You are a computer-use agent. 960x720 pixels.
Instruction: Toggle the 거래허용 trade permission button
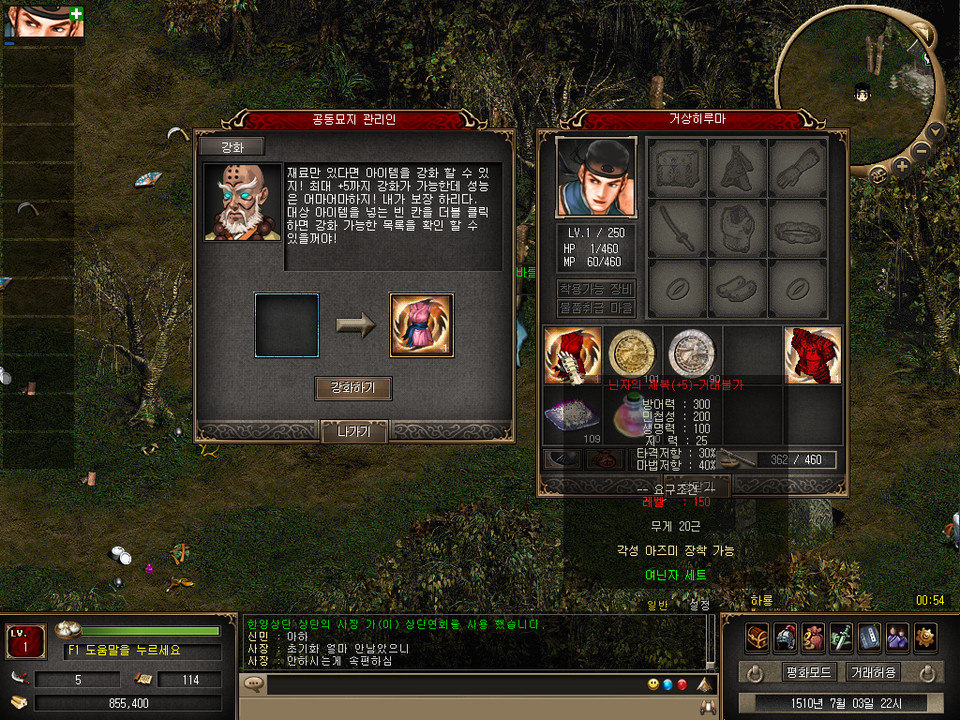(x=872, y=672)
